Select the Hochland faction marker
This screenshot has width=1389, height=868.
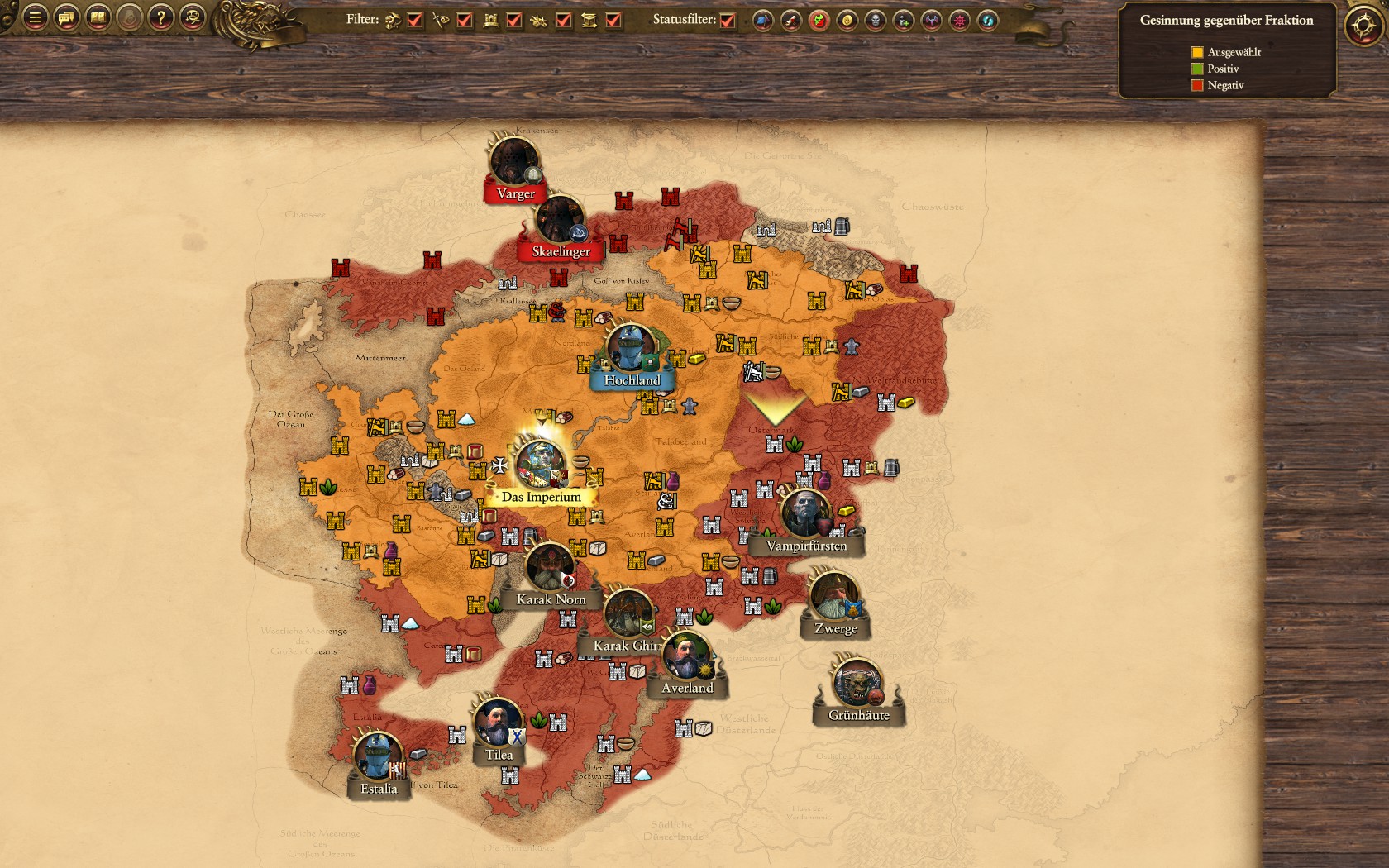pos(630,349)
